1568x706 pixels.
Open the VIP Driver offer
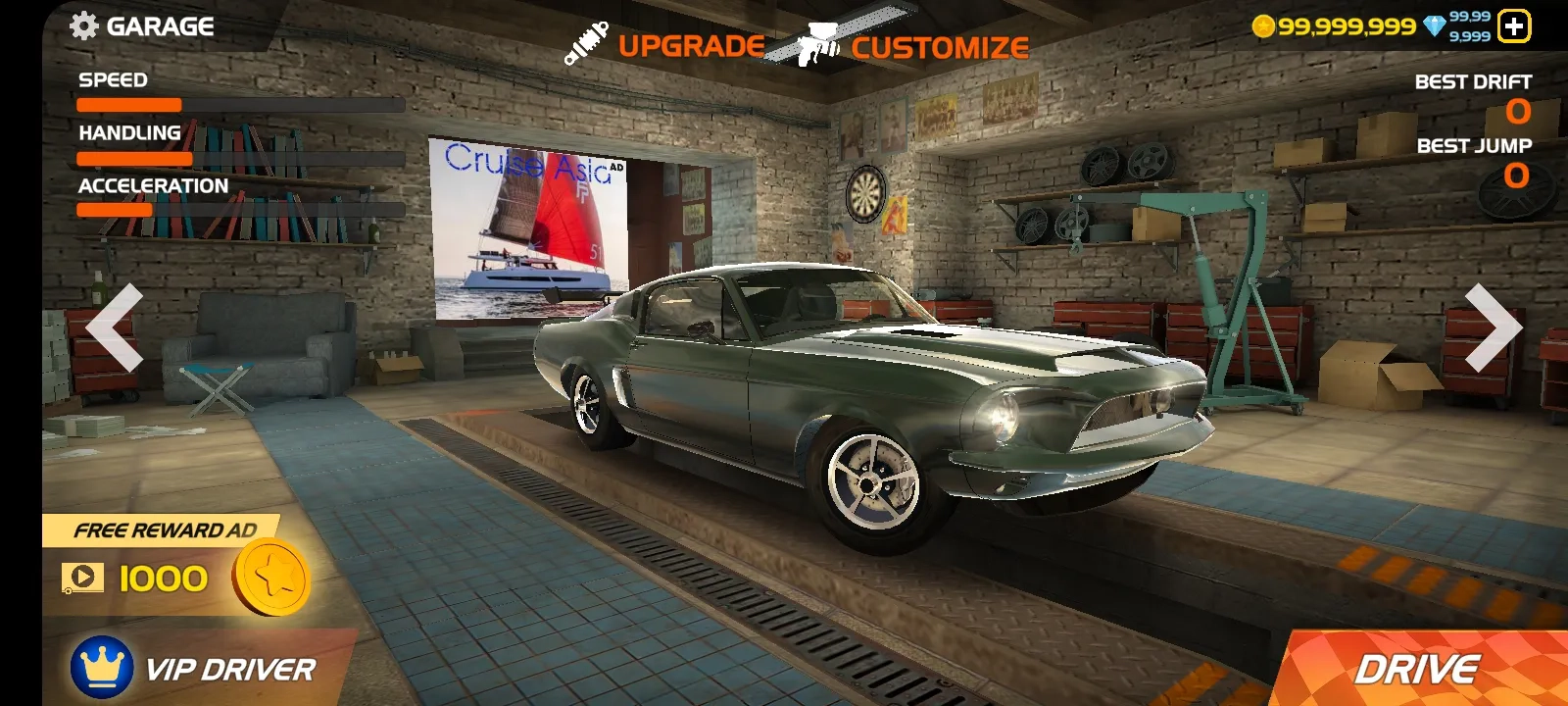[x=196, y=669]
